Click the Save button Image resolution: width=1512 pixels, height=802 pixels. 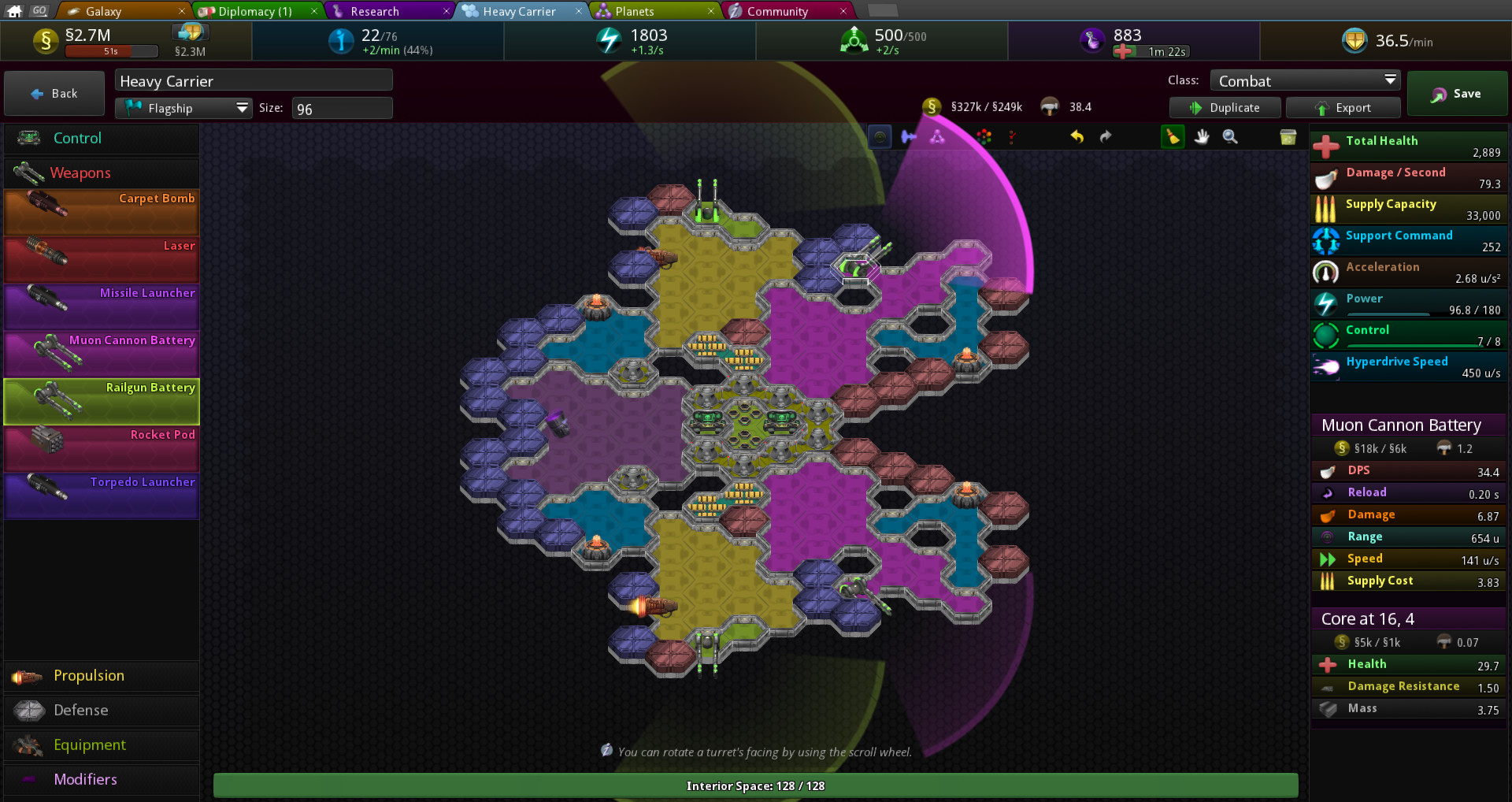[x=1457, y=93]
